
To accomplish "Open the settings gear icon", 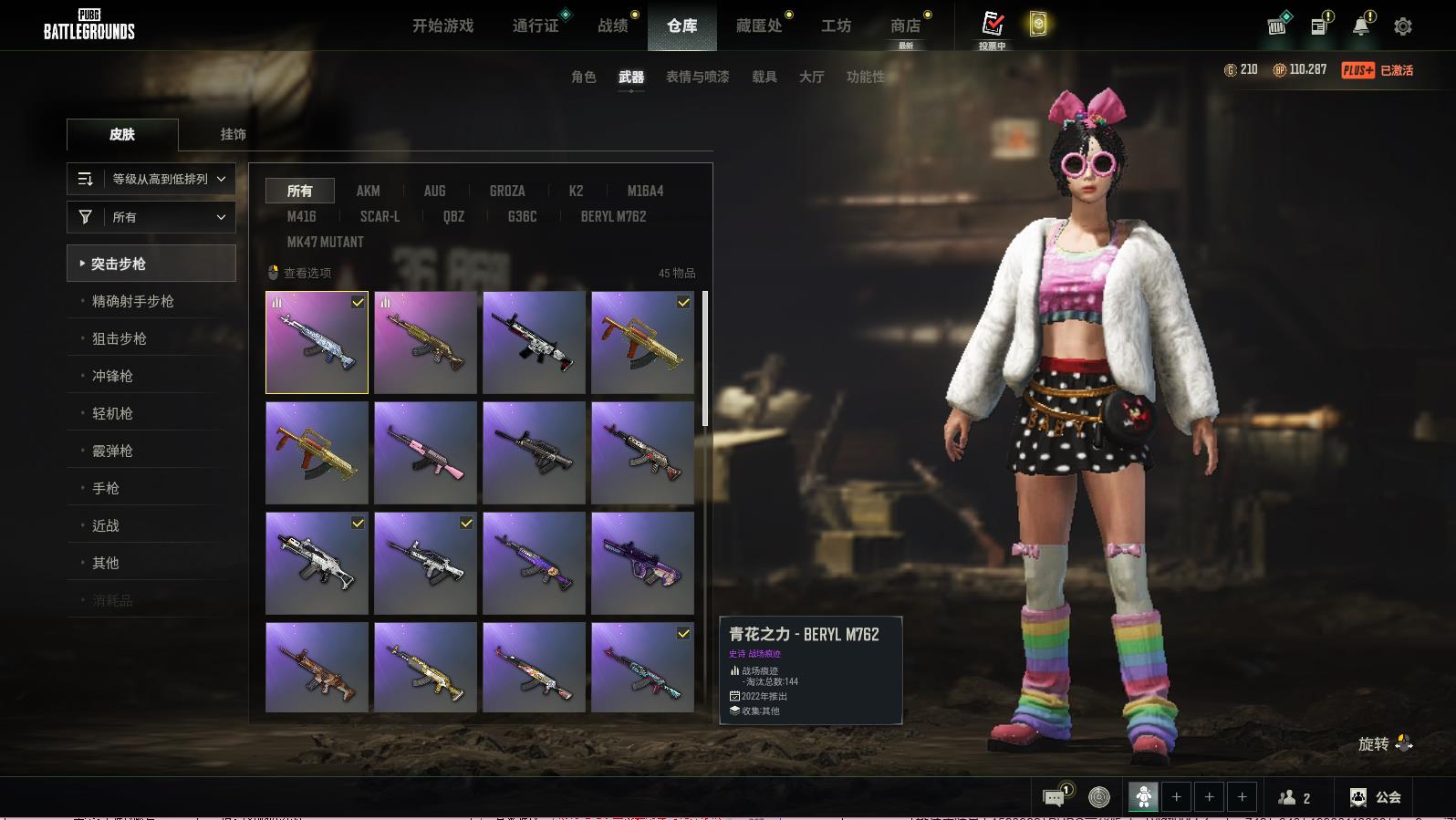I will 1403,26.
